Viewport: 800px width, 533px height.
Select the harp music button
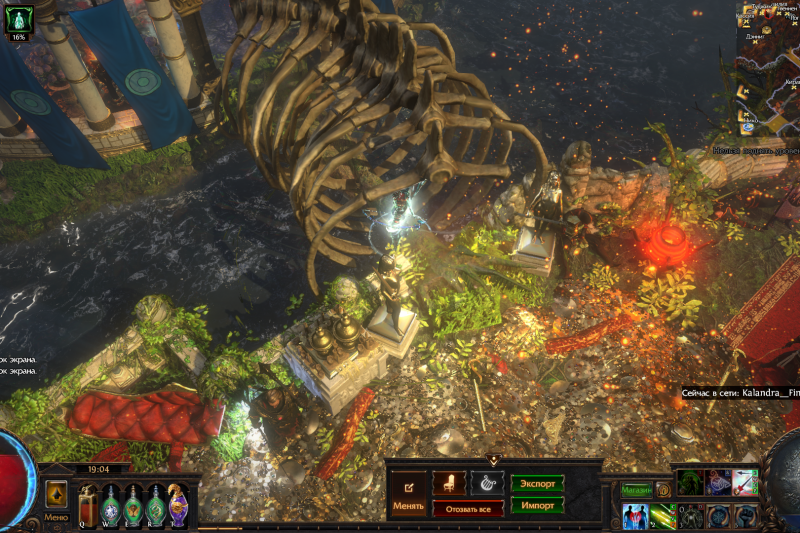pos(486,483)
